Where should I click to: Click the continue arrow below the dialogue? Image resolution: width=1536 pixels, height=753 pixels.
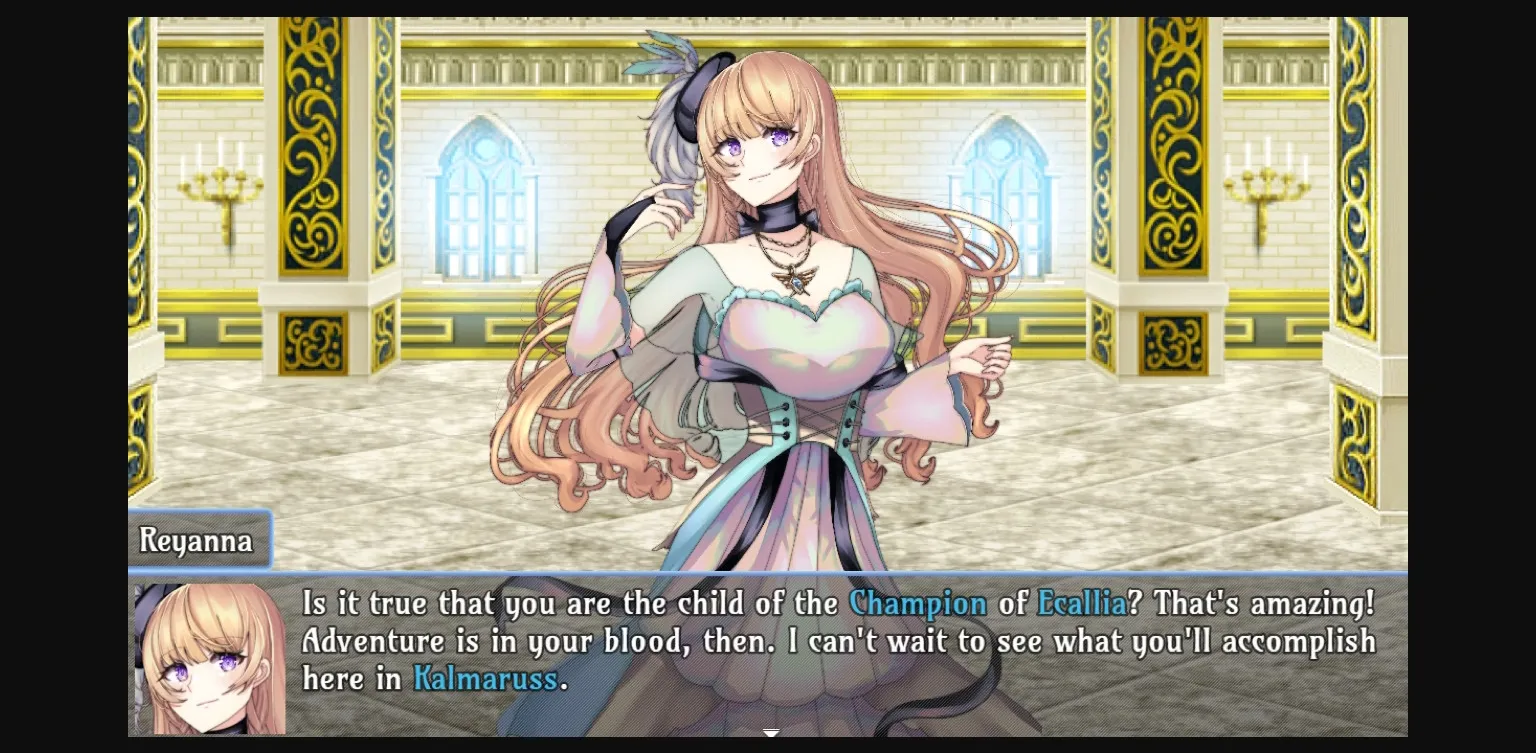[770, 733]
